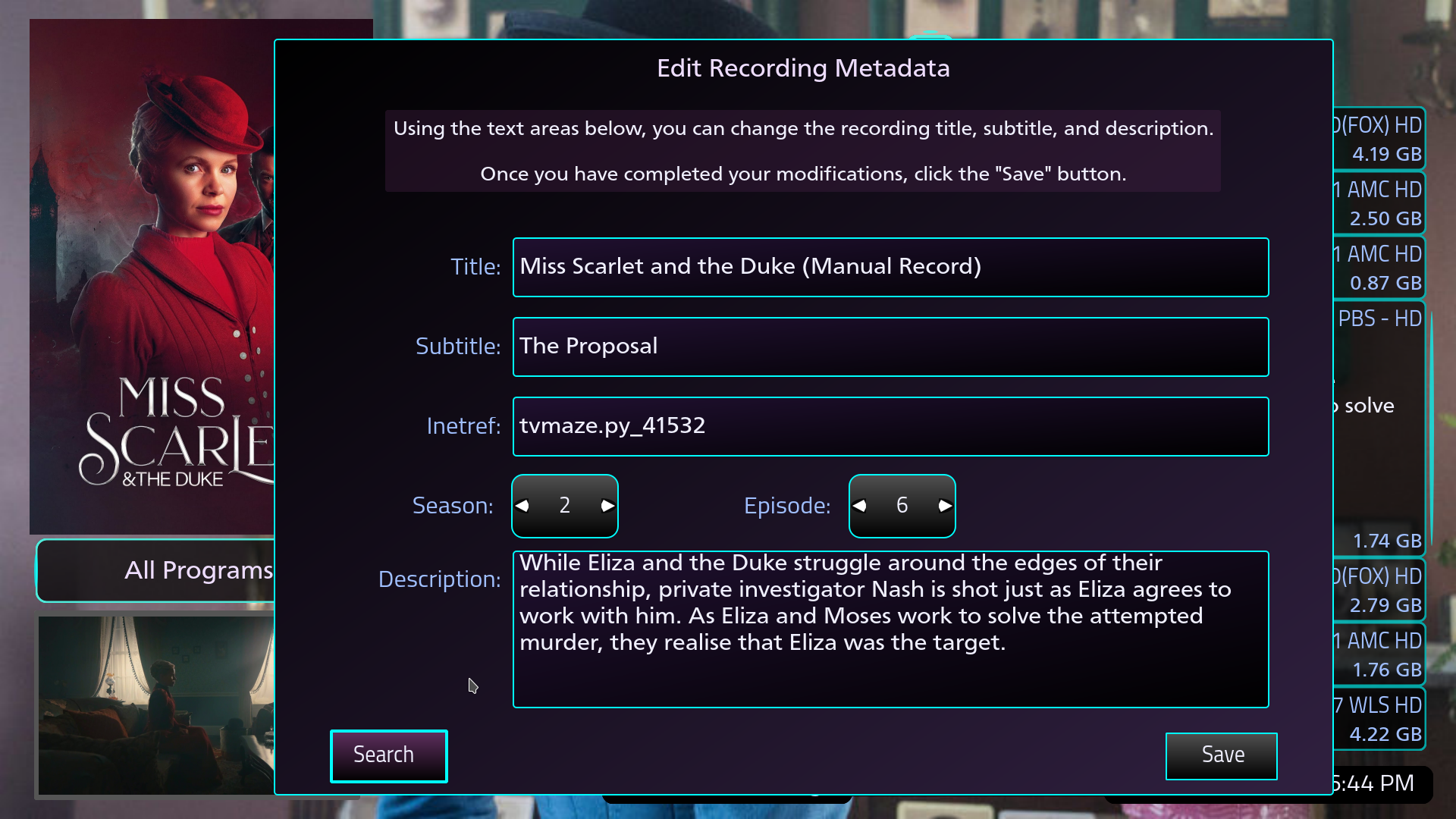Increase the Season number with the right arrow
The image size is (1456, 819).
[606, 505]
